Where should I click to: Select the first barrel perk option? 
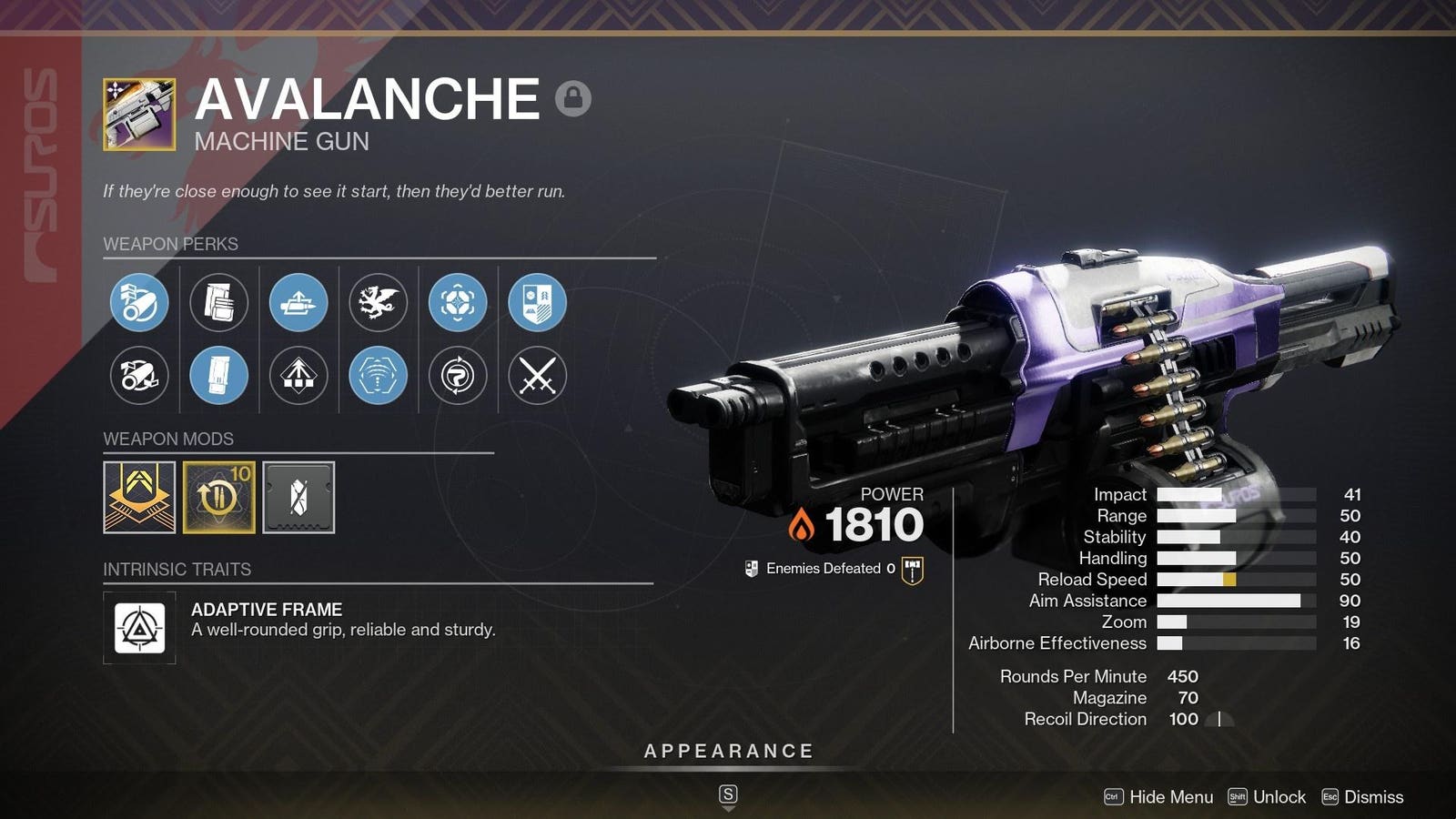[x=139, y=303]
